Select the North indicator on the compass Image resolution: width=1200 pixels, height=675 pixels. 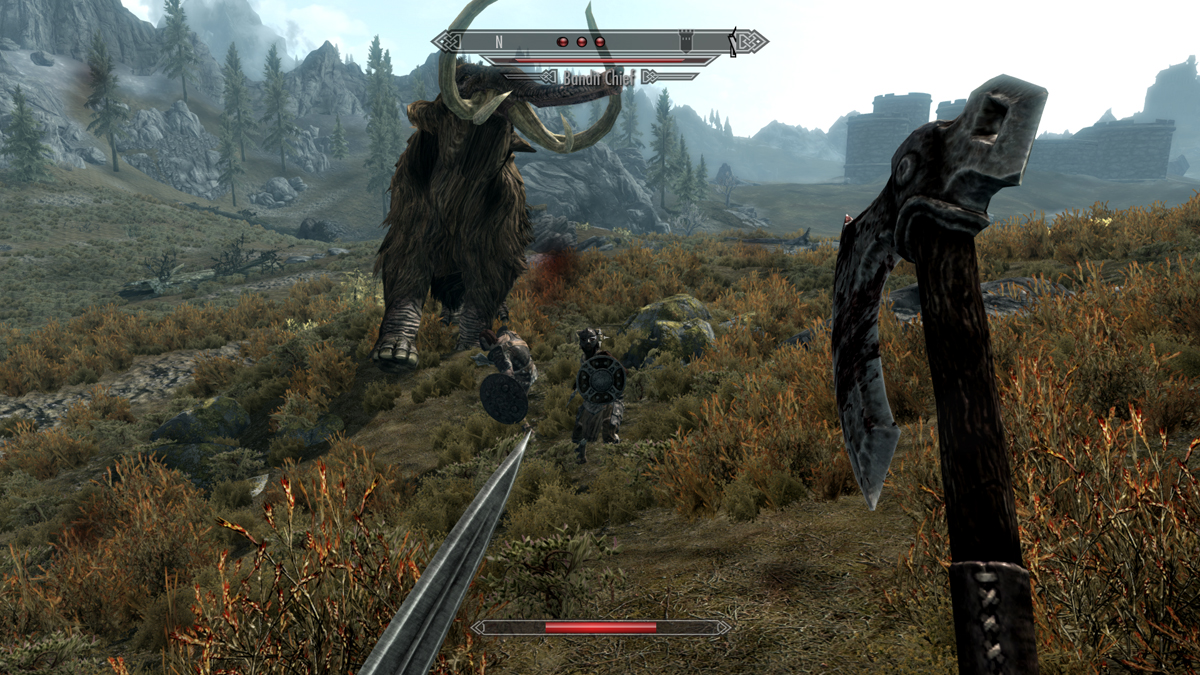498,42
